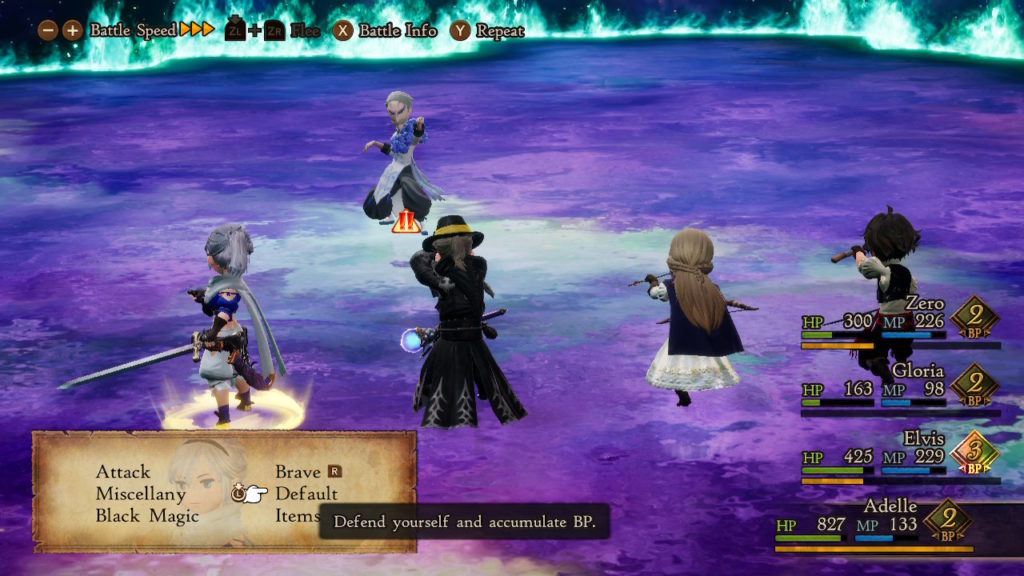Choose Default to defend and gain BP
The image size is (1024, 576).
306,494
